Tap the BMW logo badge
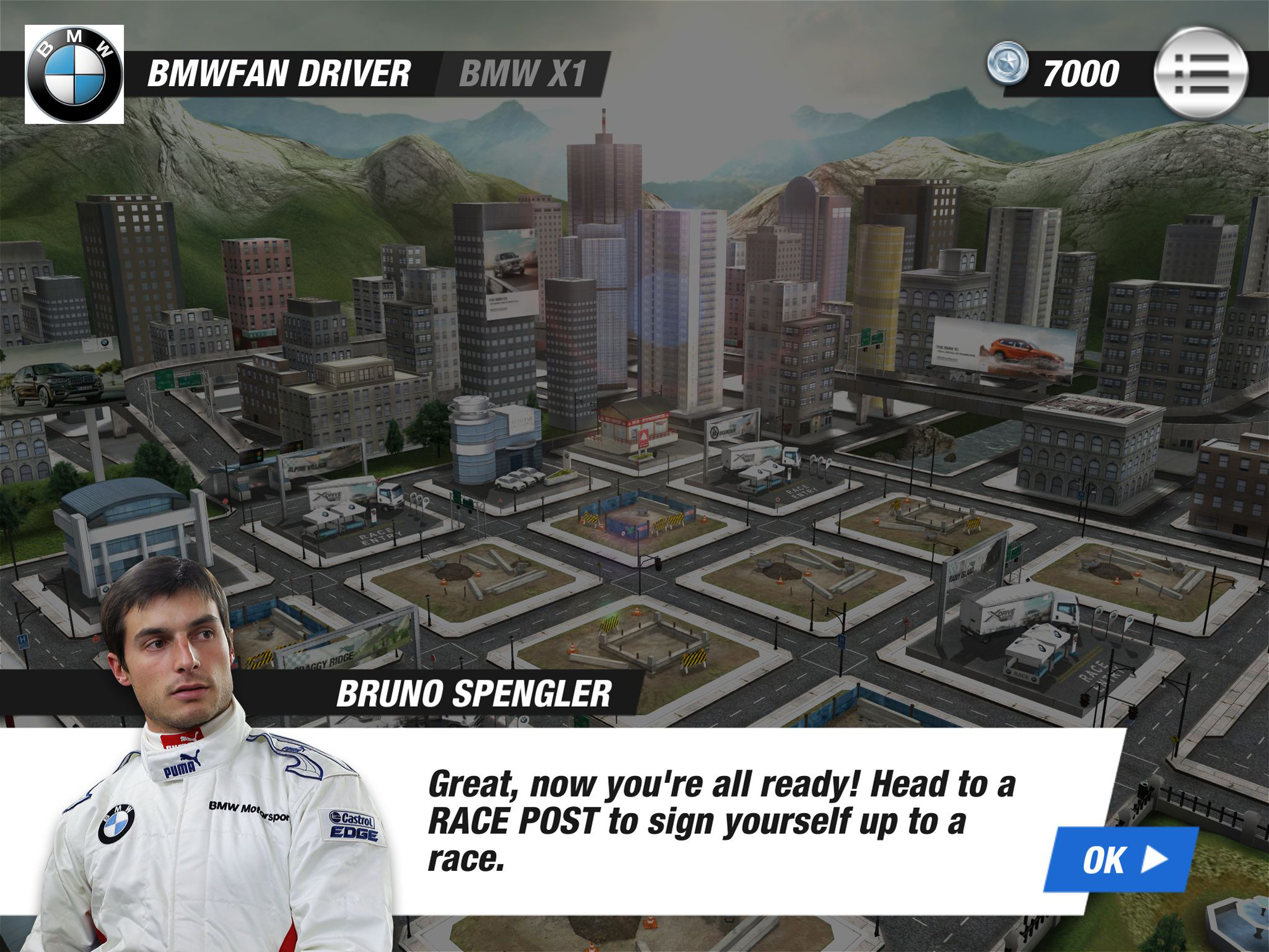 pos(74,74)
